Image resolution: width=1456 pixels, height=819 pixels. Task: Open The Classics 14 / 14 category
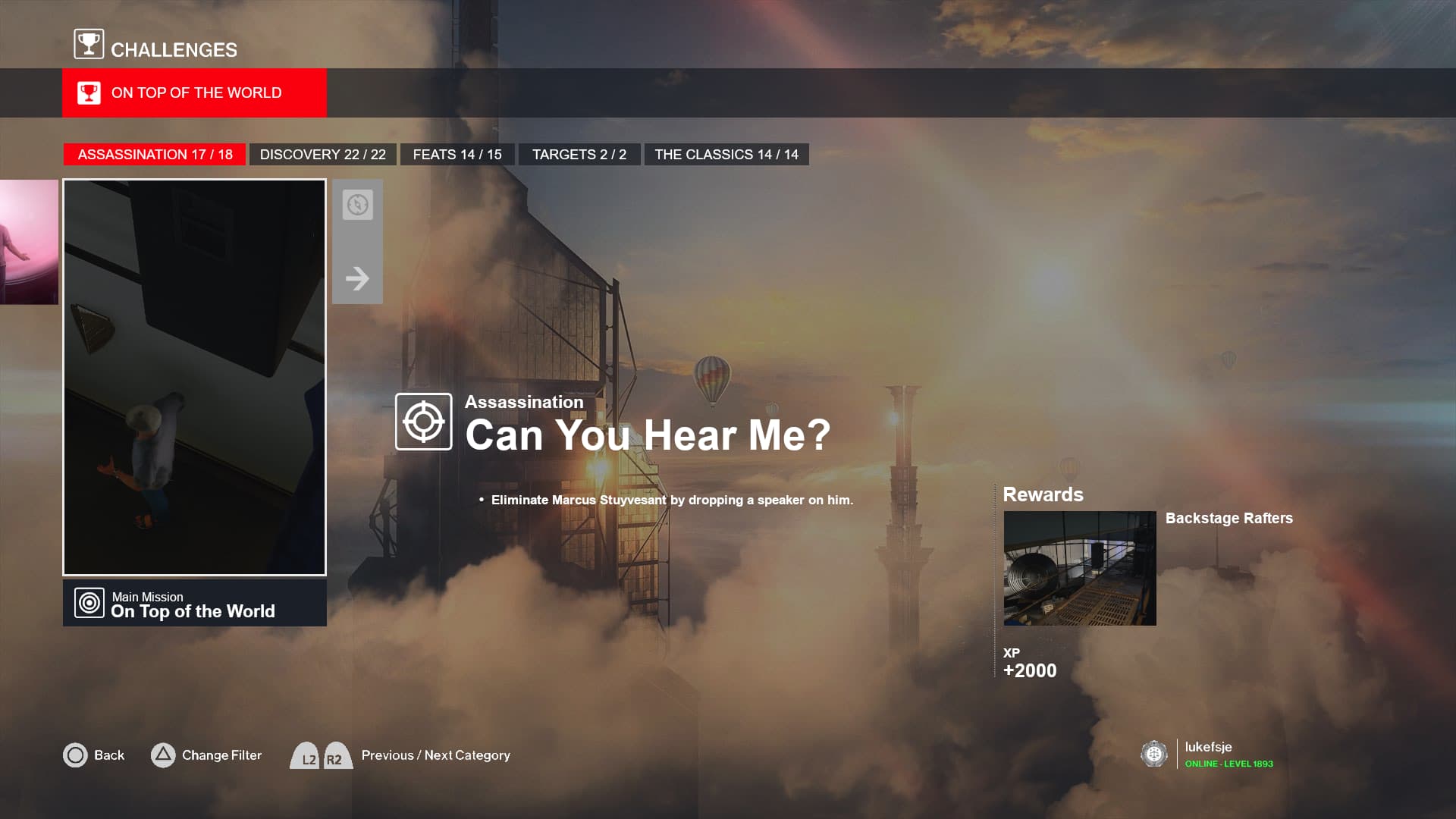point(726,155)
